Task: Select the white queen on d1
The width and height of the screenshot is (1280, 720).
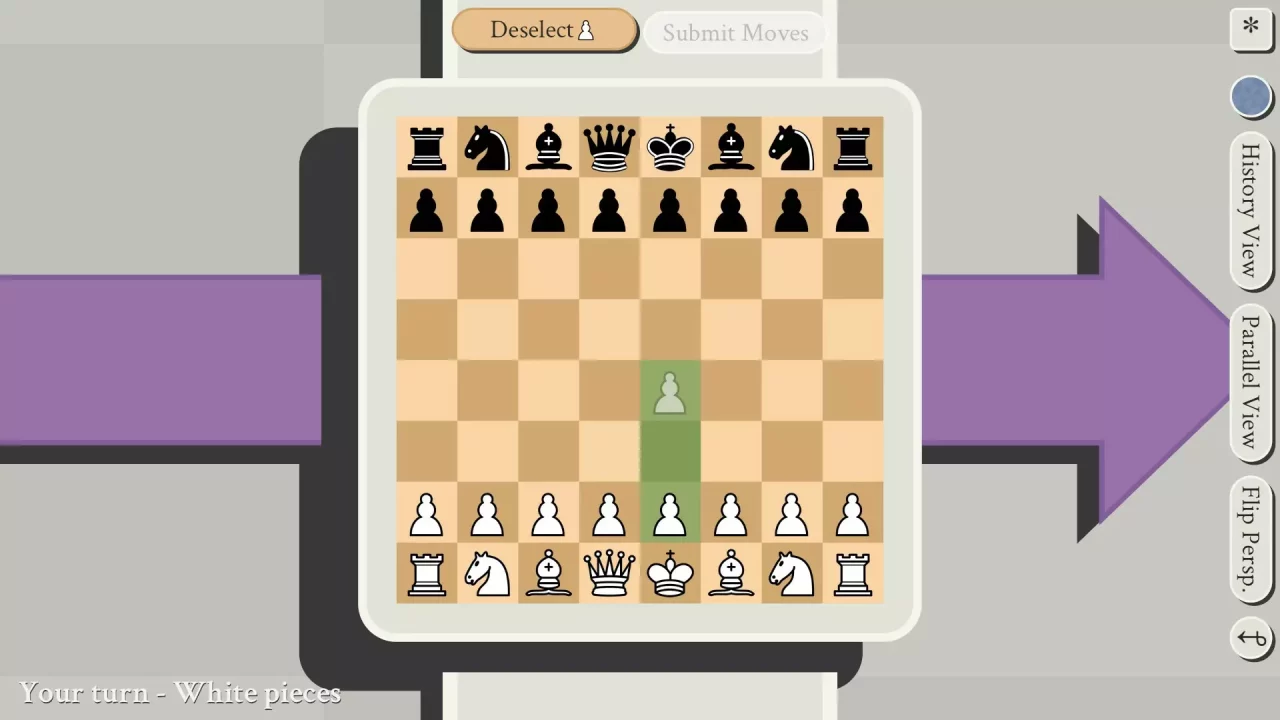Action: point(609,575)
